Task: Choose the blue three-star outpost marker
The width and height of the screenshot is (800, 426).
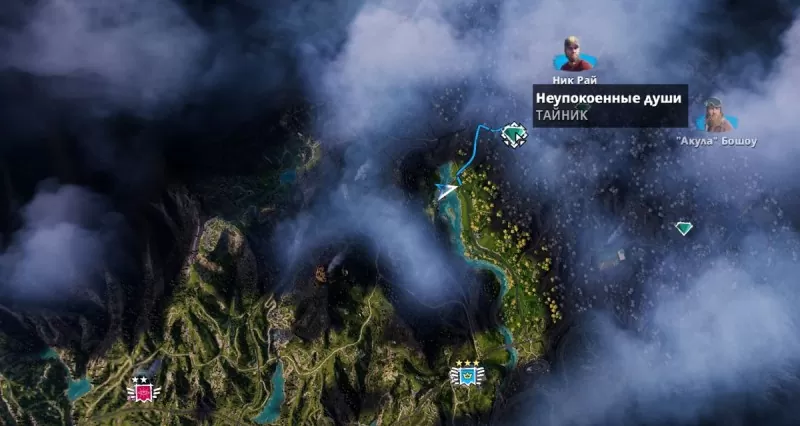Action: [x=467, y=374]
